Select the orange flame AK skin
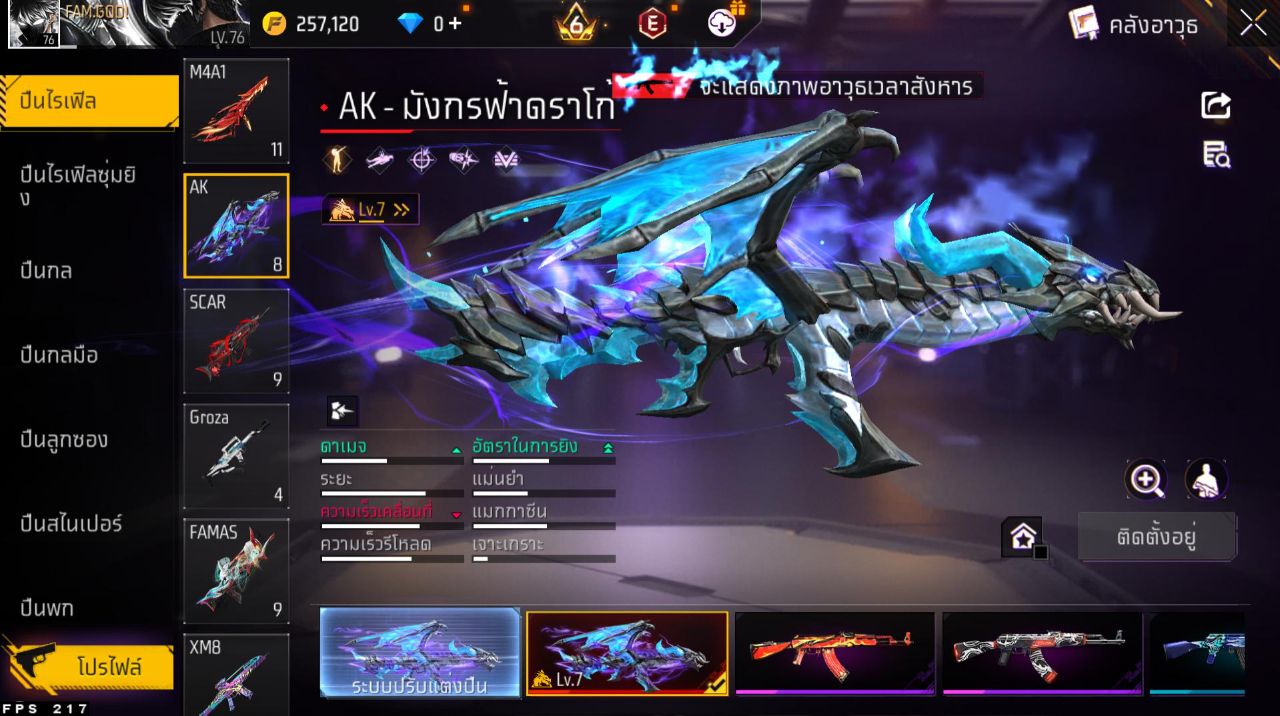Screen dimensions: 1280x716 coord(835,652)
